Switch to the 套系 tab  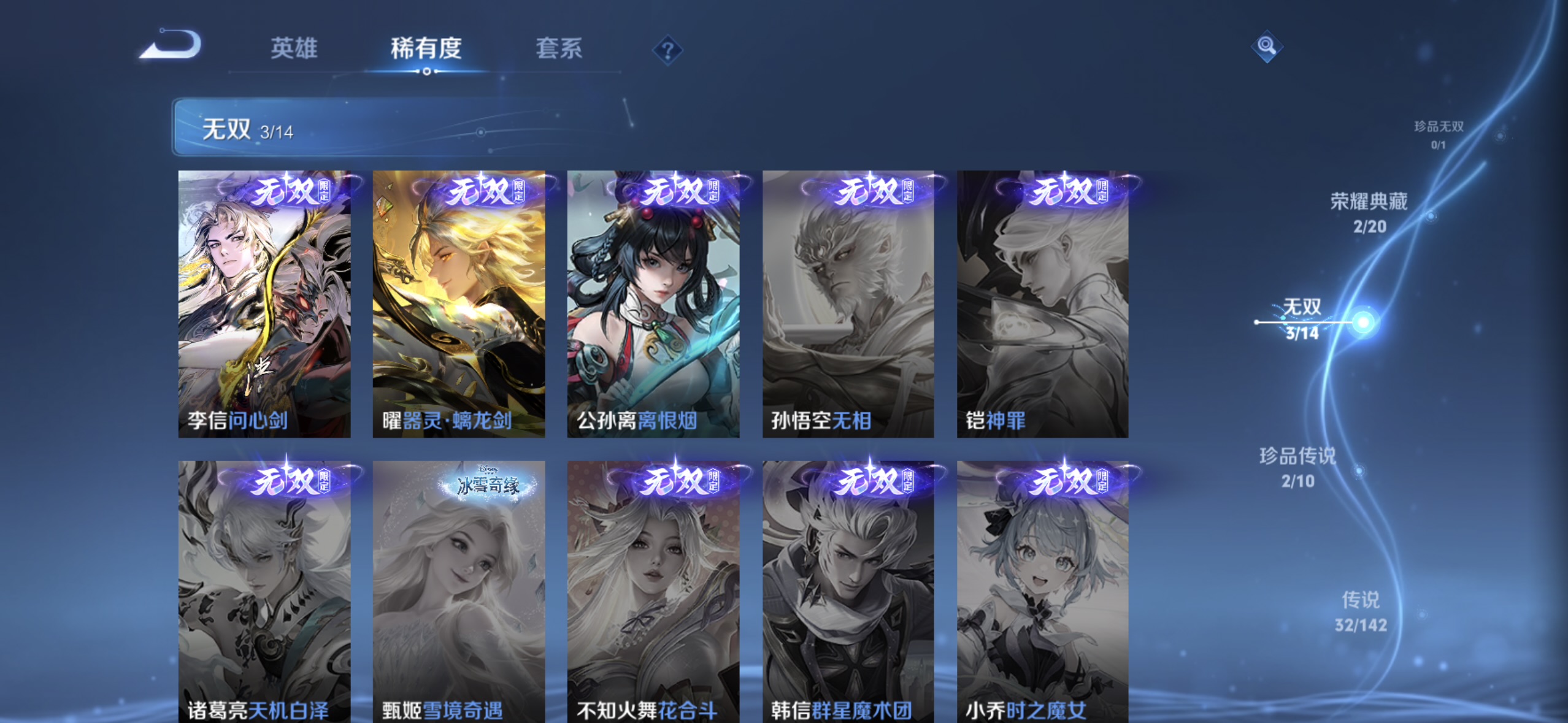click(559, 49)
